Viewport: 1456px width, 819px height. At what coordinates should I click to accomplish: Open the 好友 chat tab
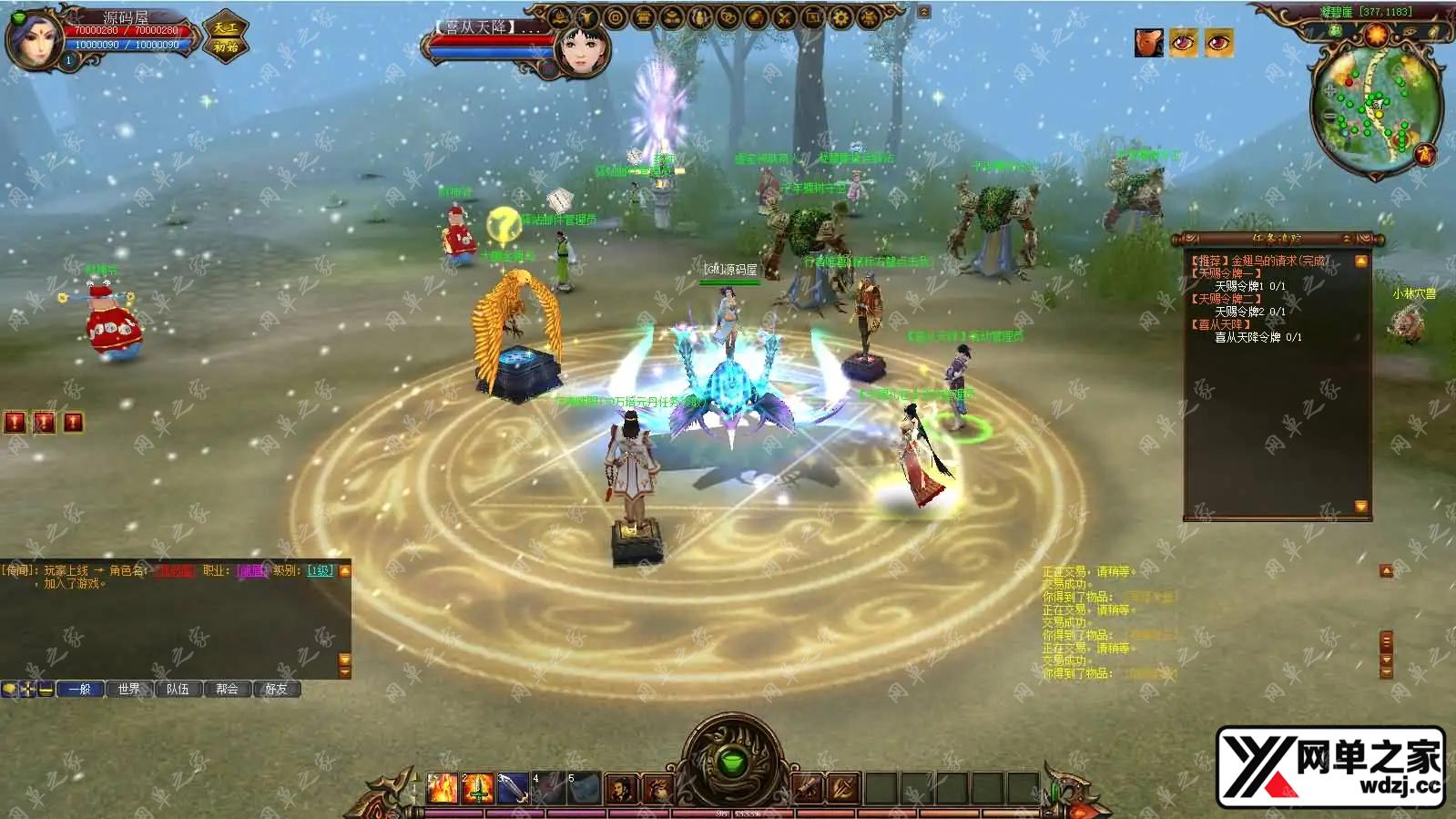click(277, 689)
